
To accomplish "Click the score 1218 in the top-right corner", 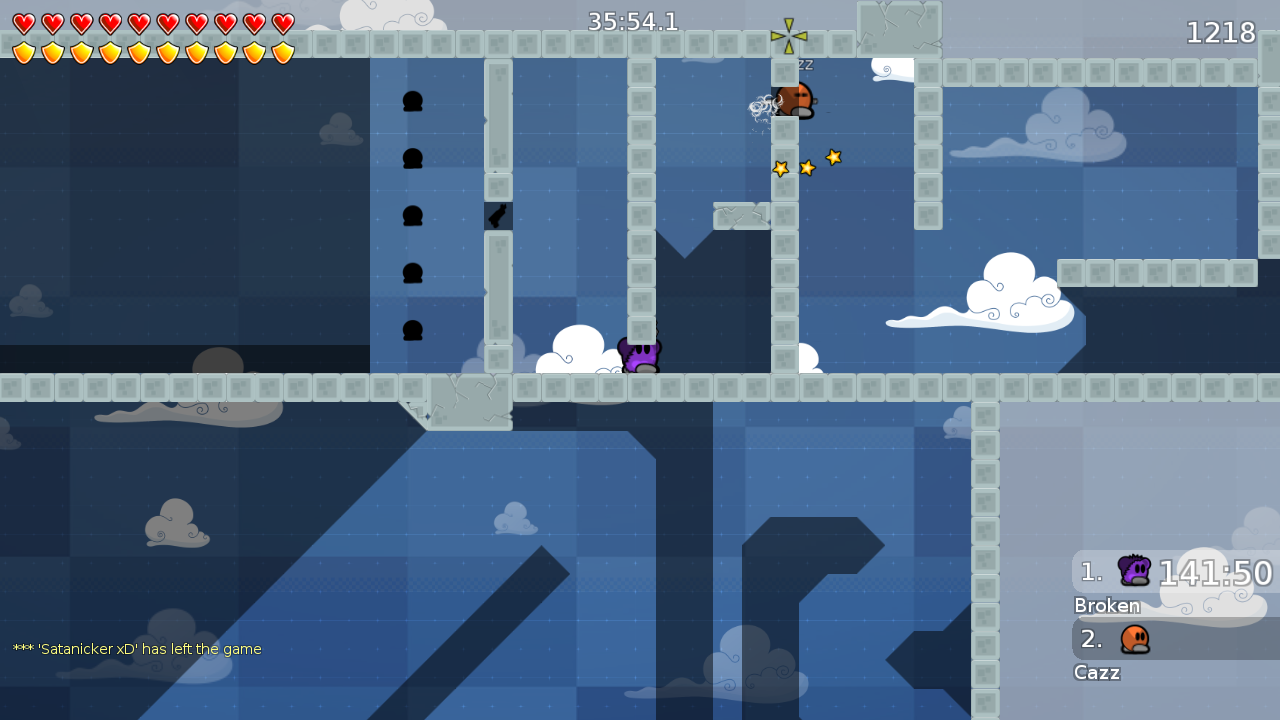I will pos(1221,32).
